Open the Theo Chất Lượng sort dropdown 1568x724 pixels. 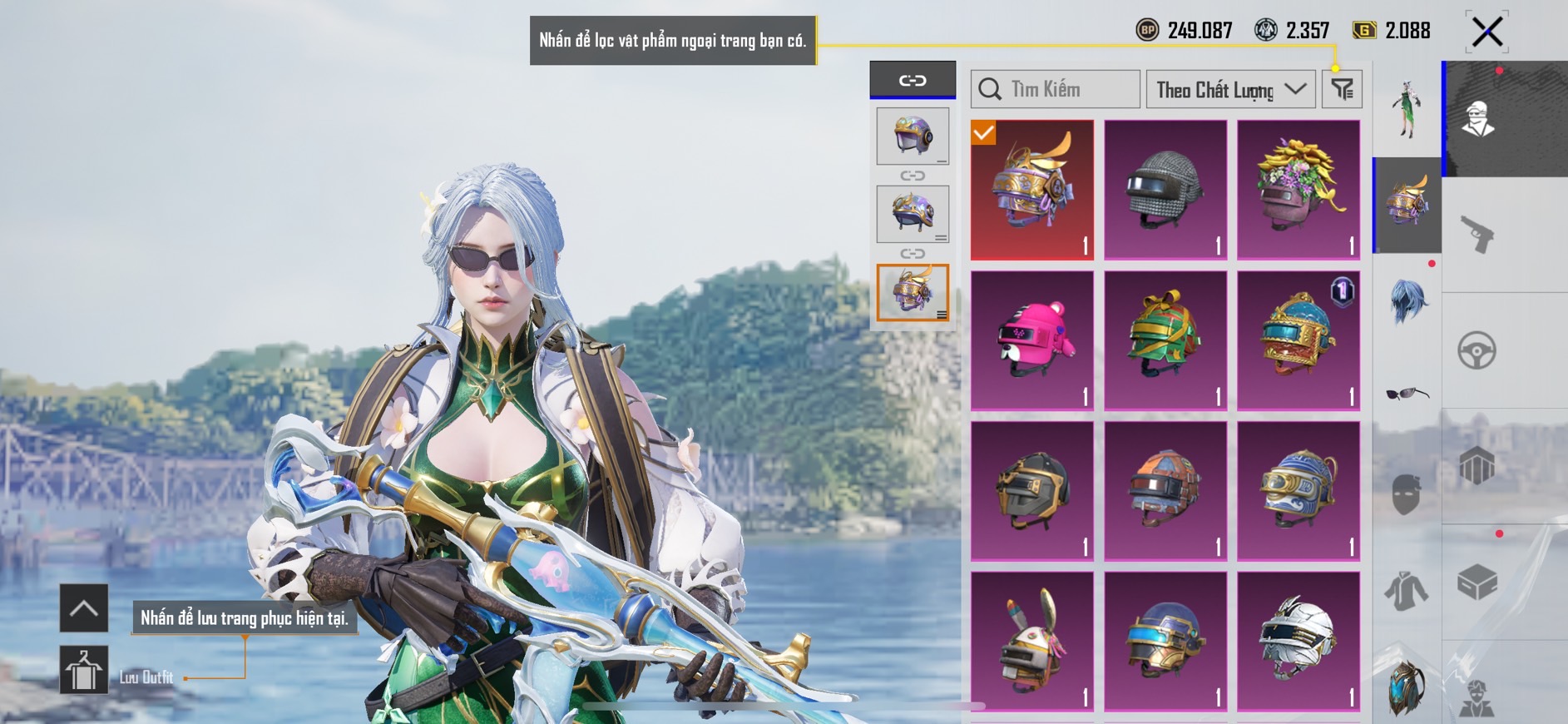click(x=1230, y=89)
